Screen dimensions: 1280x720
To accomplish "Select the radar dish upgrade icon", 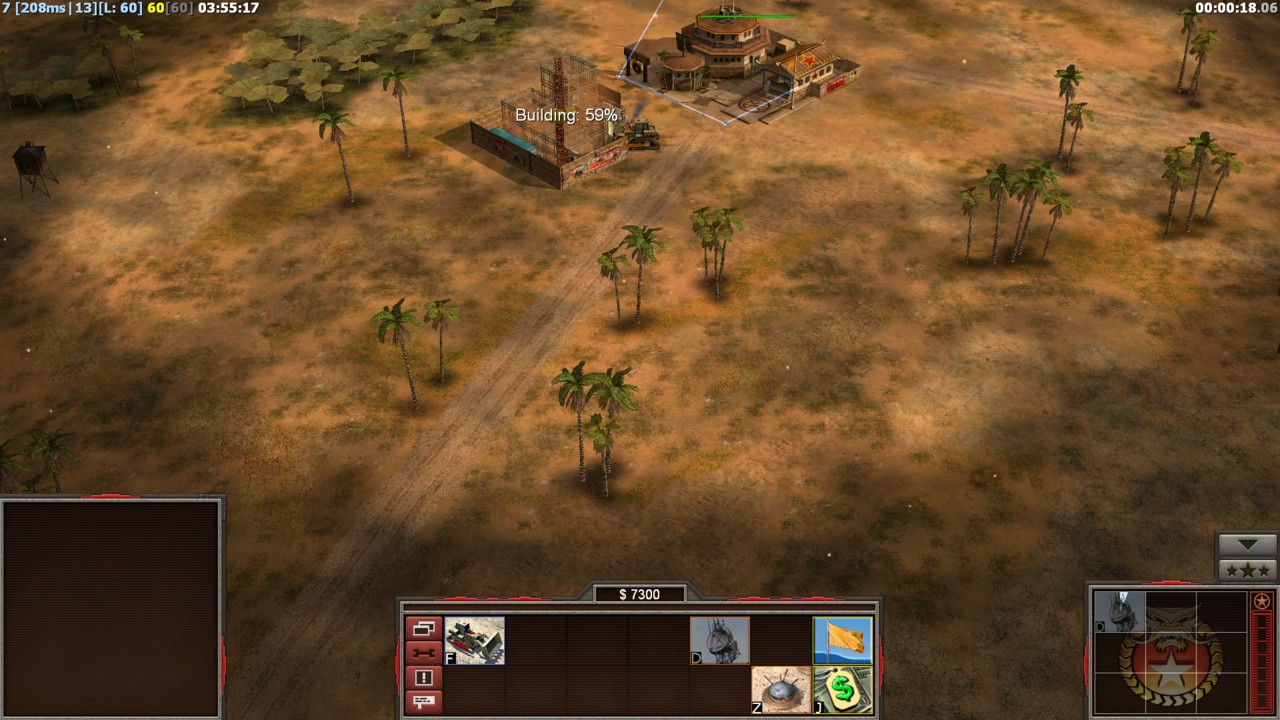I will [720, 641].
